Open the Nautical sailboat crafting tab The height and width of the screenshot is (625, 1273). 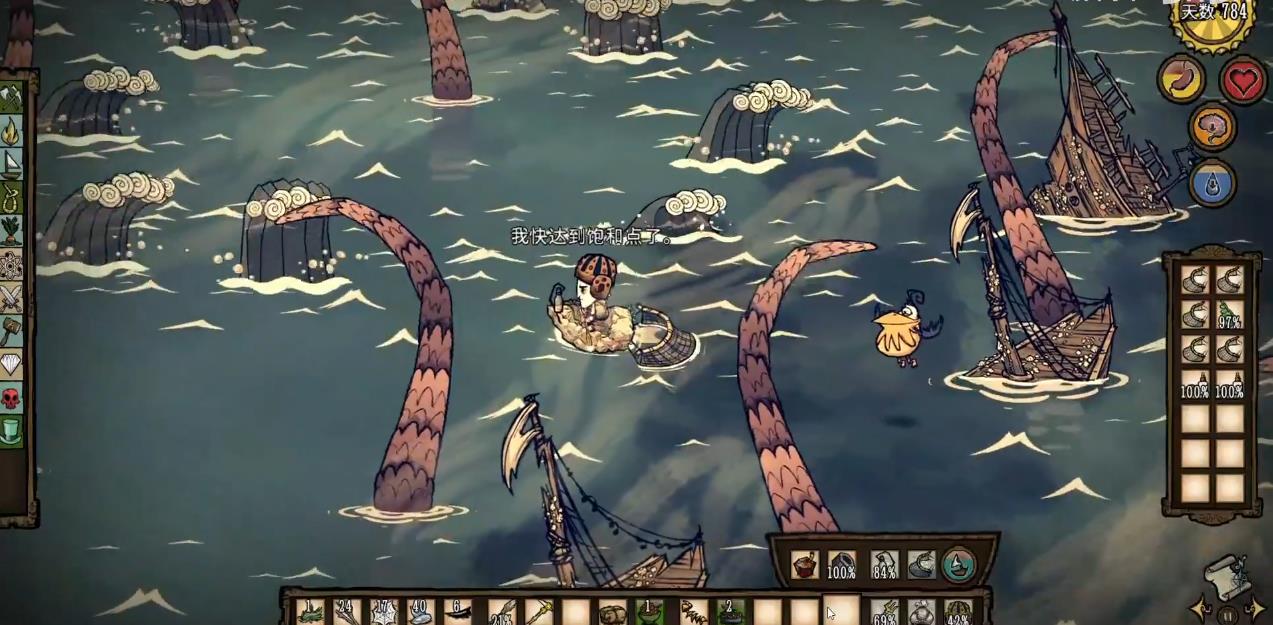pyautogui.click(x=11, y=163)
